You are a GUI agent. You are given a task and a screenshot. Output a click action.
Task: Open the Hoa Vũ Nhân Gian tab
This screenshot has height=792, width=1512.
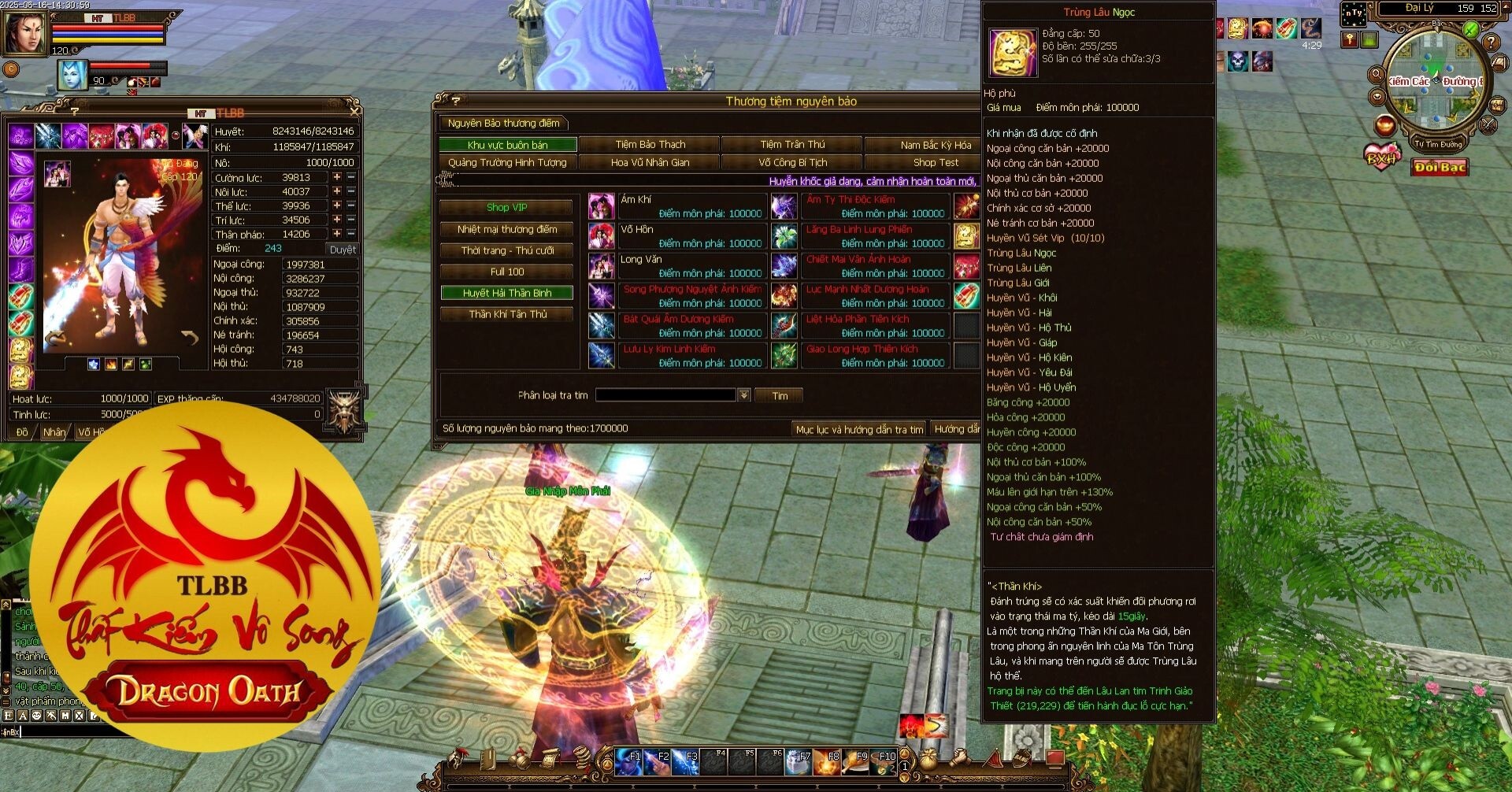pyautogui.click(x=650, y=163)
